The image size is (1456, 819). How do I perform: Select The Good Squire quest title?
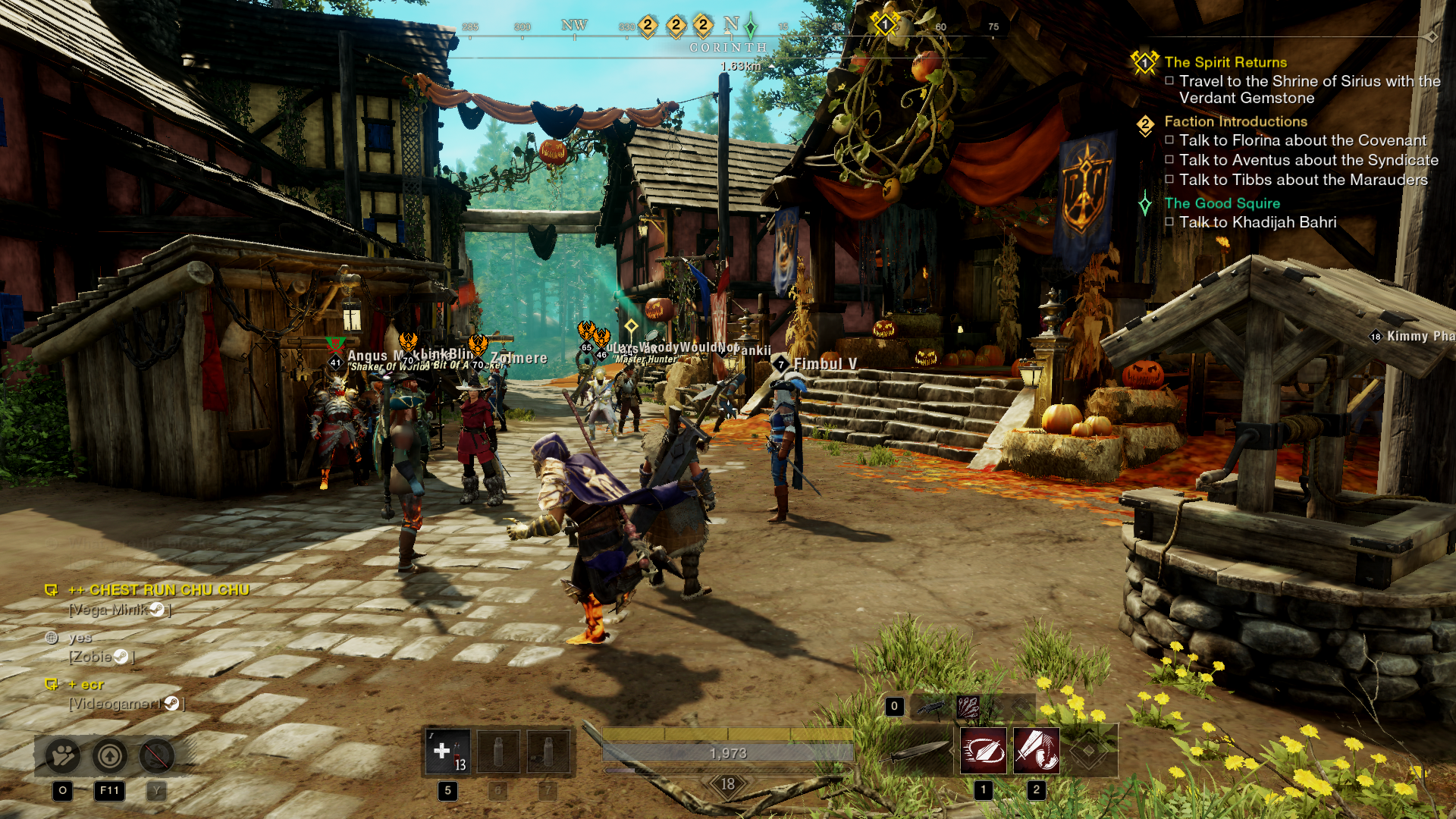point(1222,203)
